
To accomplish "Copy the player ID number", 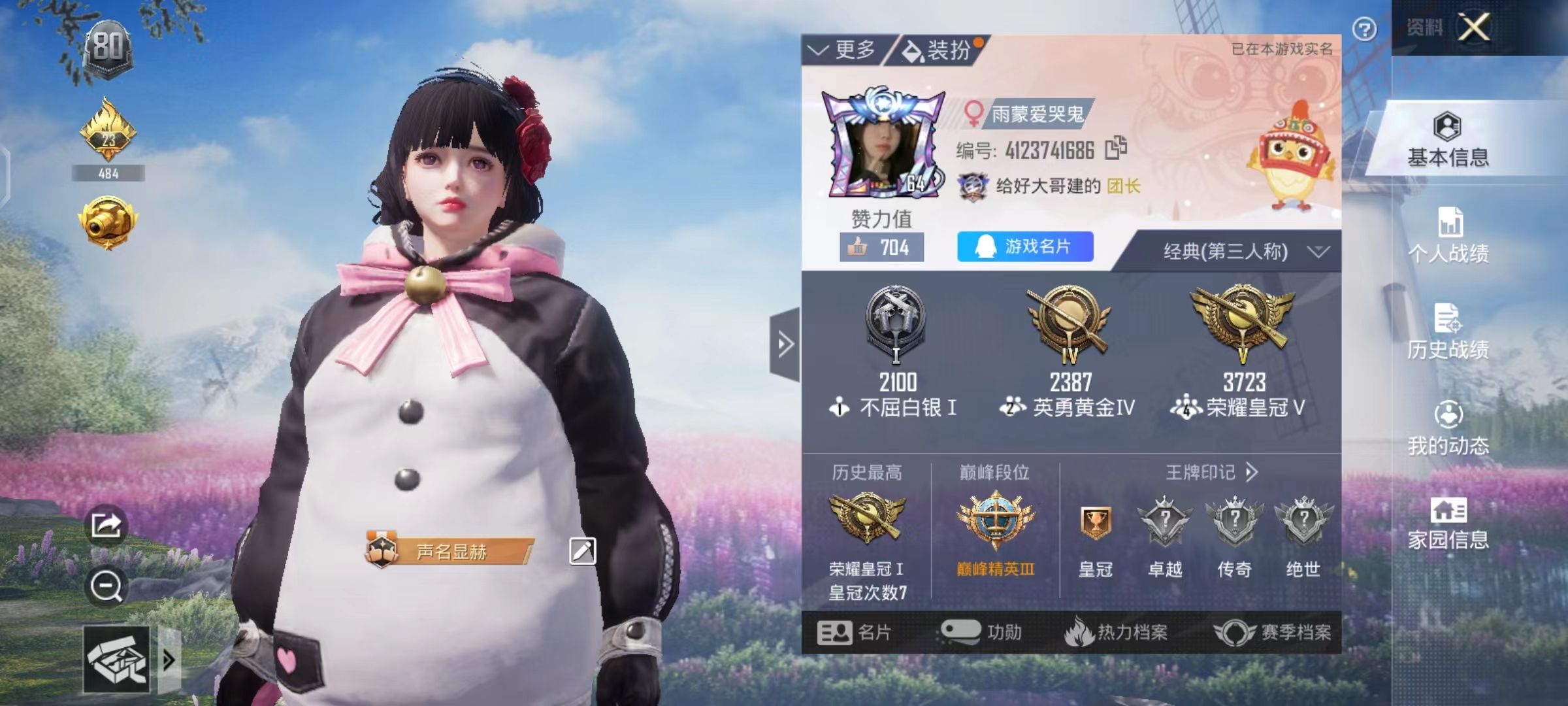I will [x=1116, y=148].
